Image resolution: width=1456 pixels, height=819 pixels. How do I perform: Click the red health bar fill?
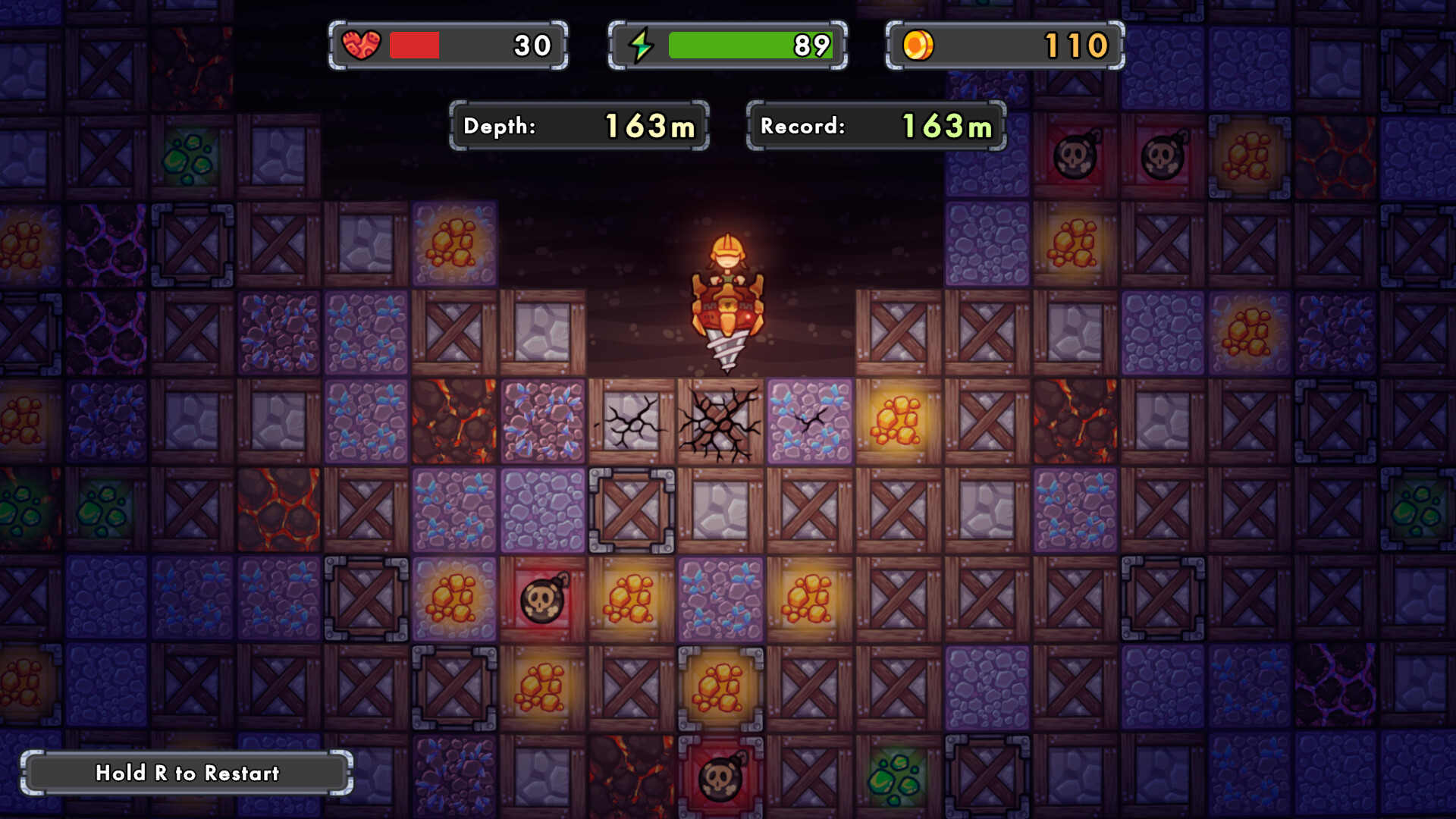coord(413,44)
